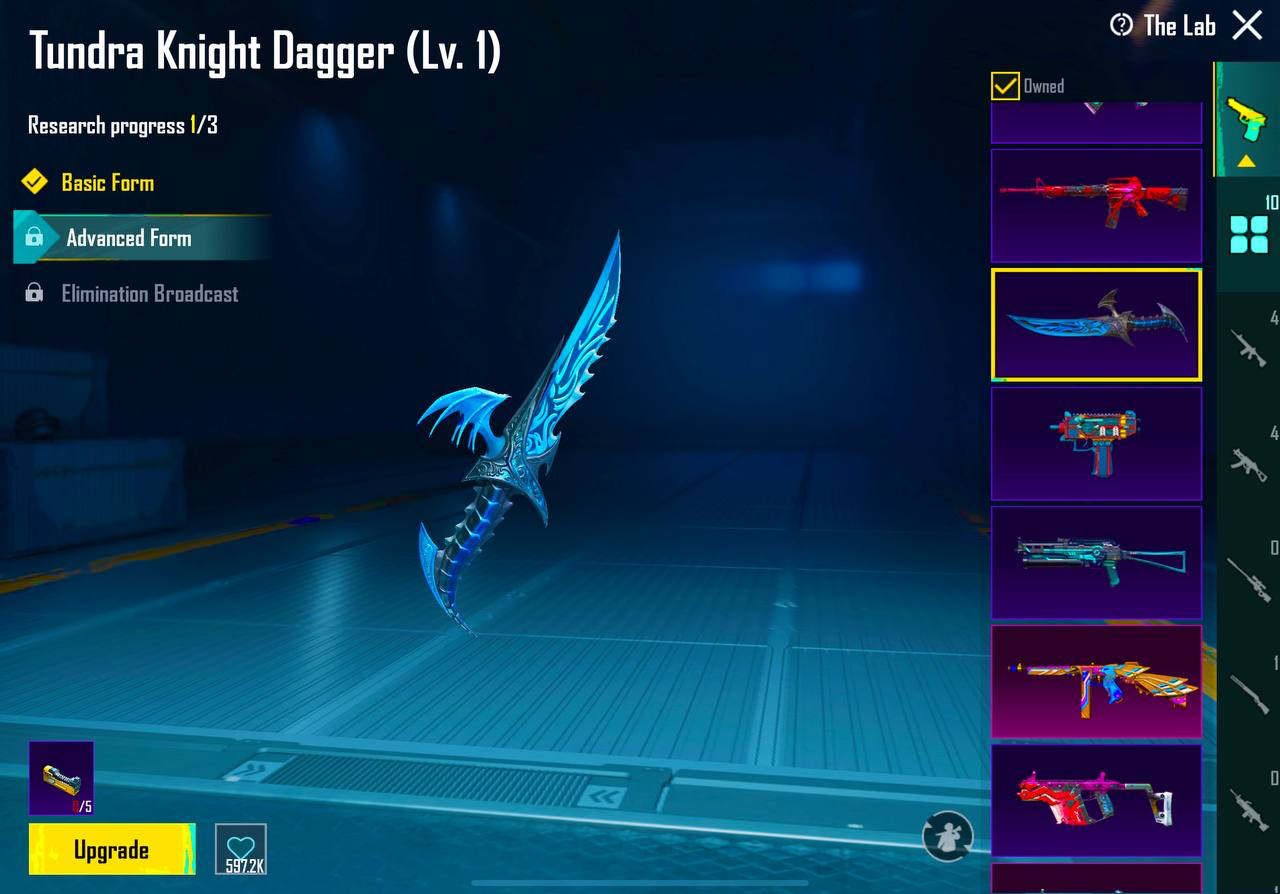The image size is (1280, 894).
Task: Choose the colorful machine pistol skin thumbnail
Action: click(x=1096, y=443)
